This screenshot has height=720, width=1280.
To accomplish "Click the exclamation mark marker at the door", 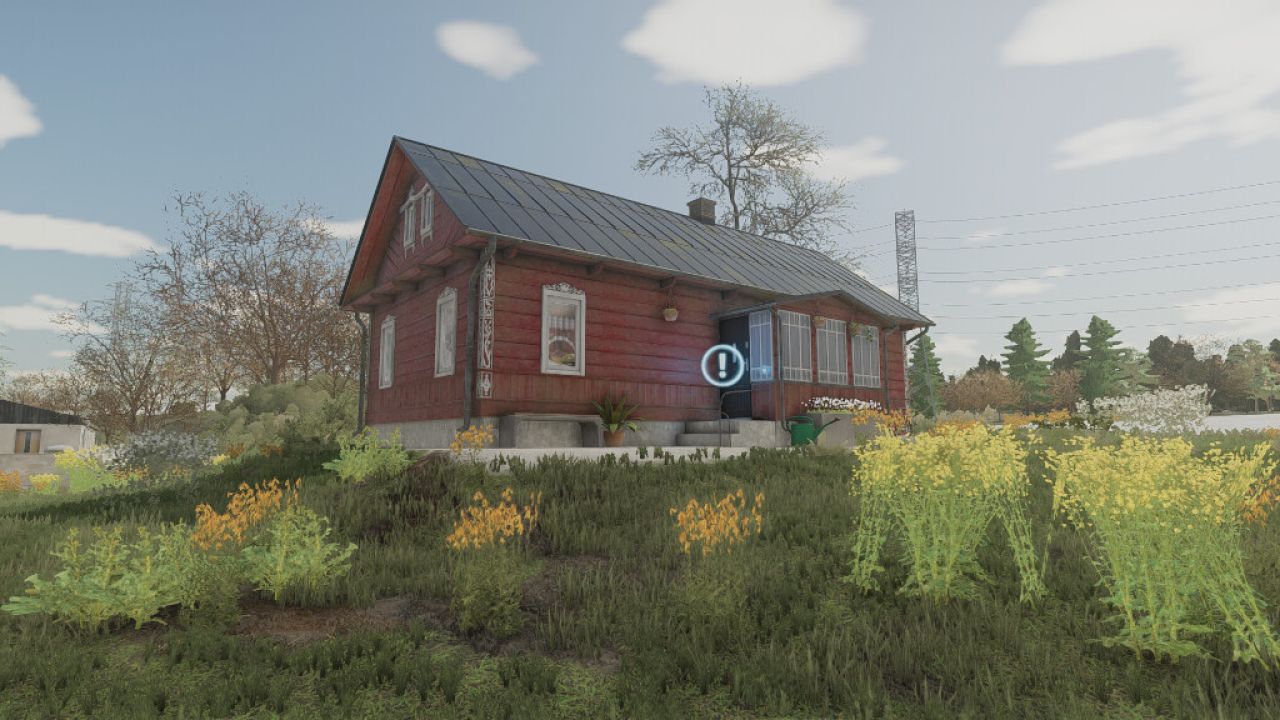I will coord(722,365).
